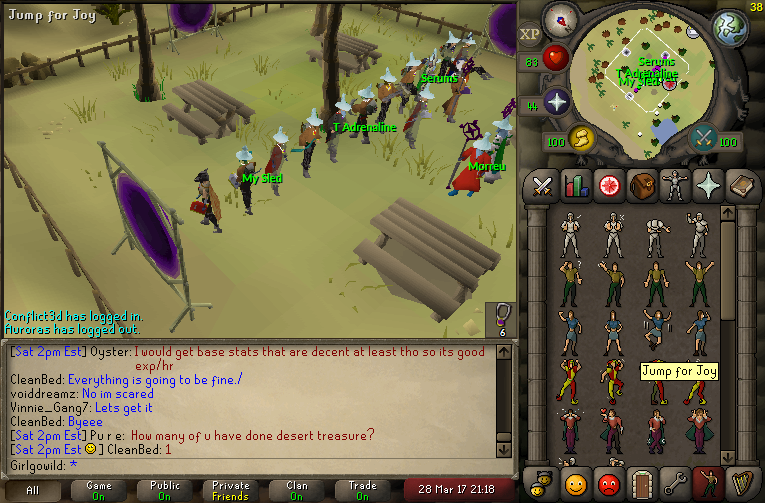765x503 pixels.
Task: Open the Magic spellbook tab
Action: (740, 185)
